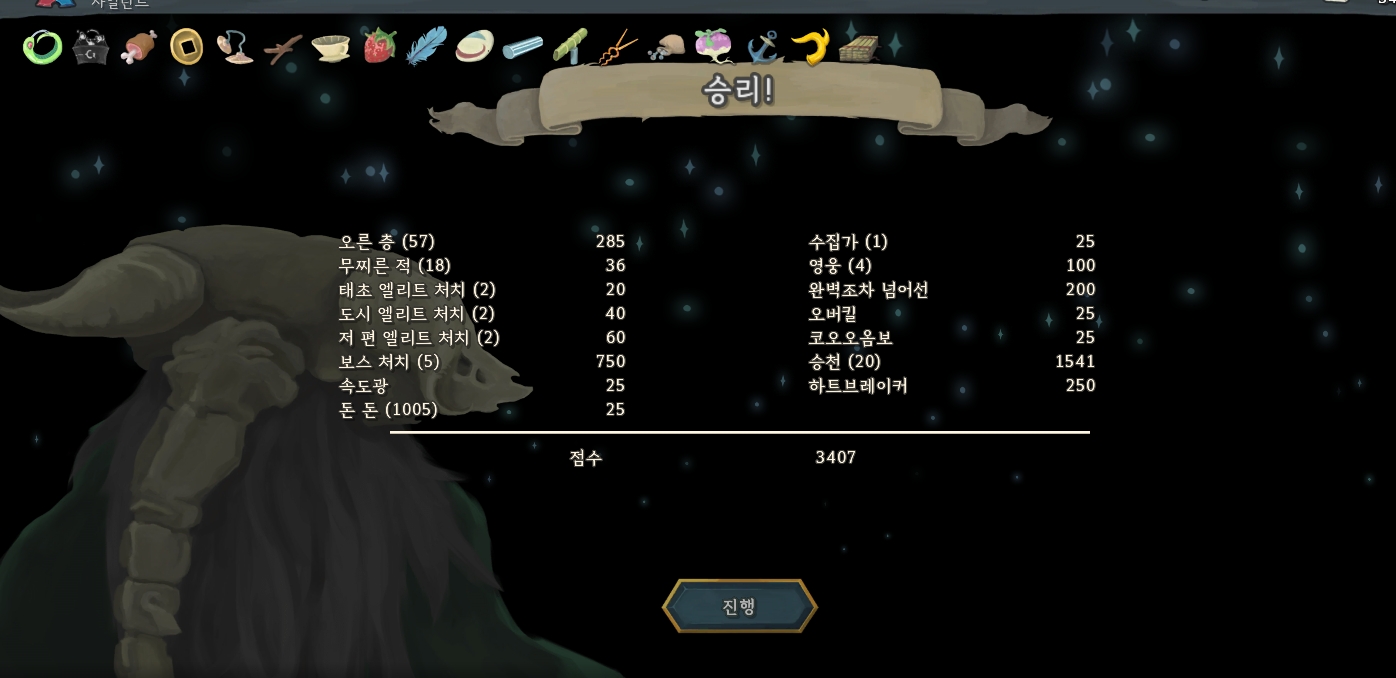1396x678 pixels.
Task: Select the blue feather relic
Action: pos(427,46)
